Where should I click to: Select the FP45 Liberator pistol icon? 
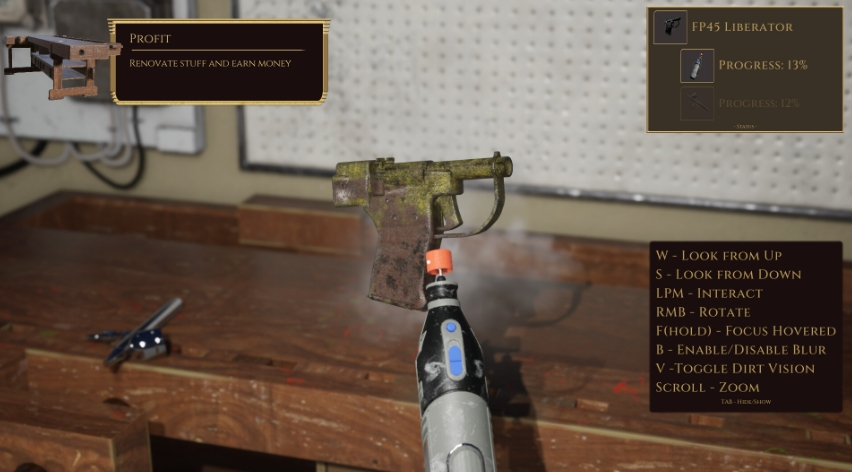tap(670, 27)
